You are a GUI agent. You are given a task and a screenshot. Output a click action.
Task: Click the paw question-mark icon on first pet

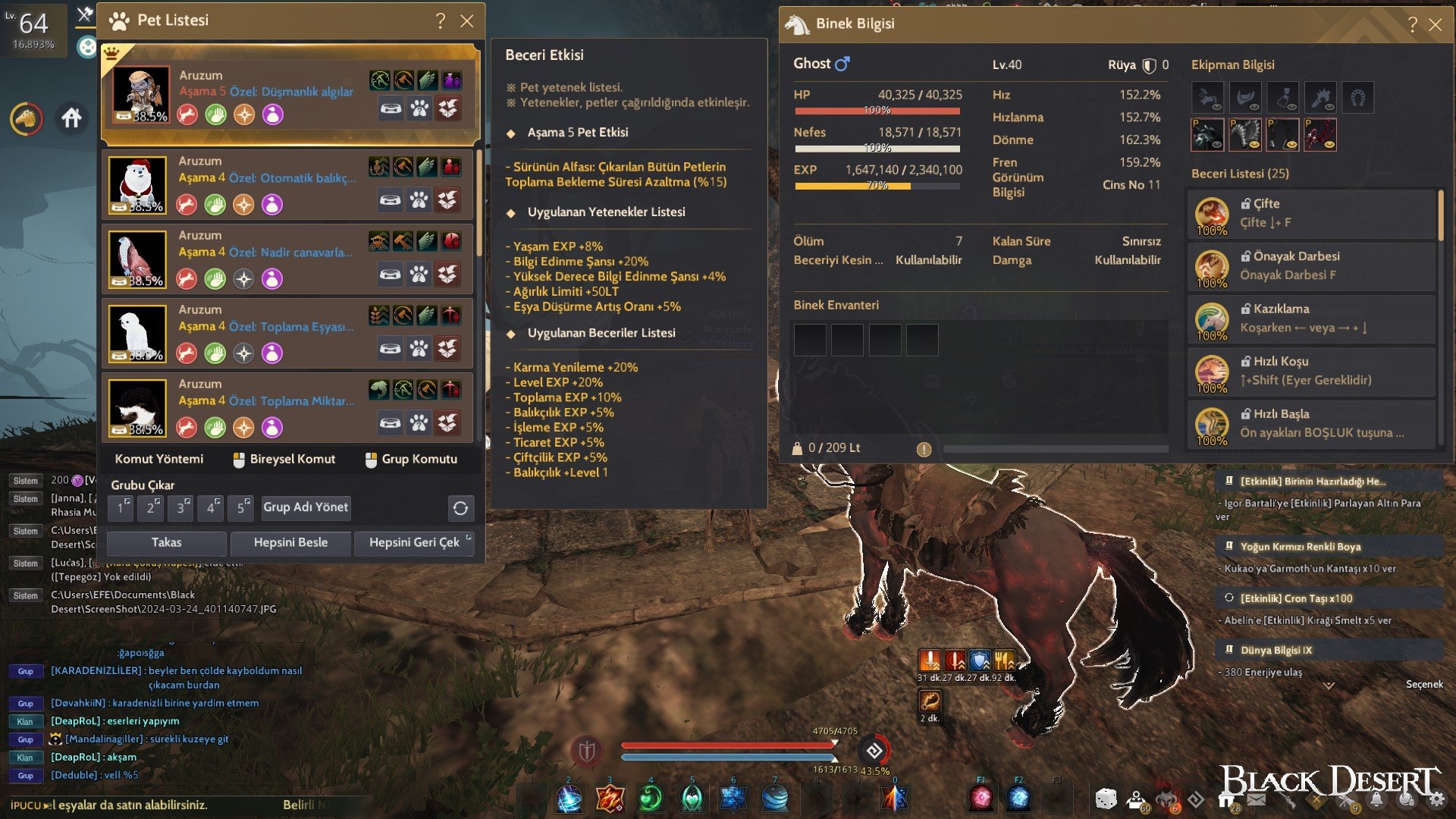click(x=419, y=108)
